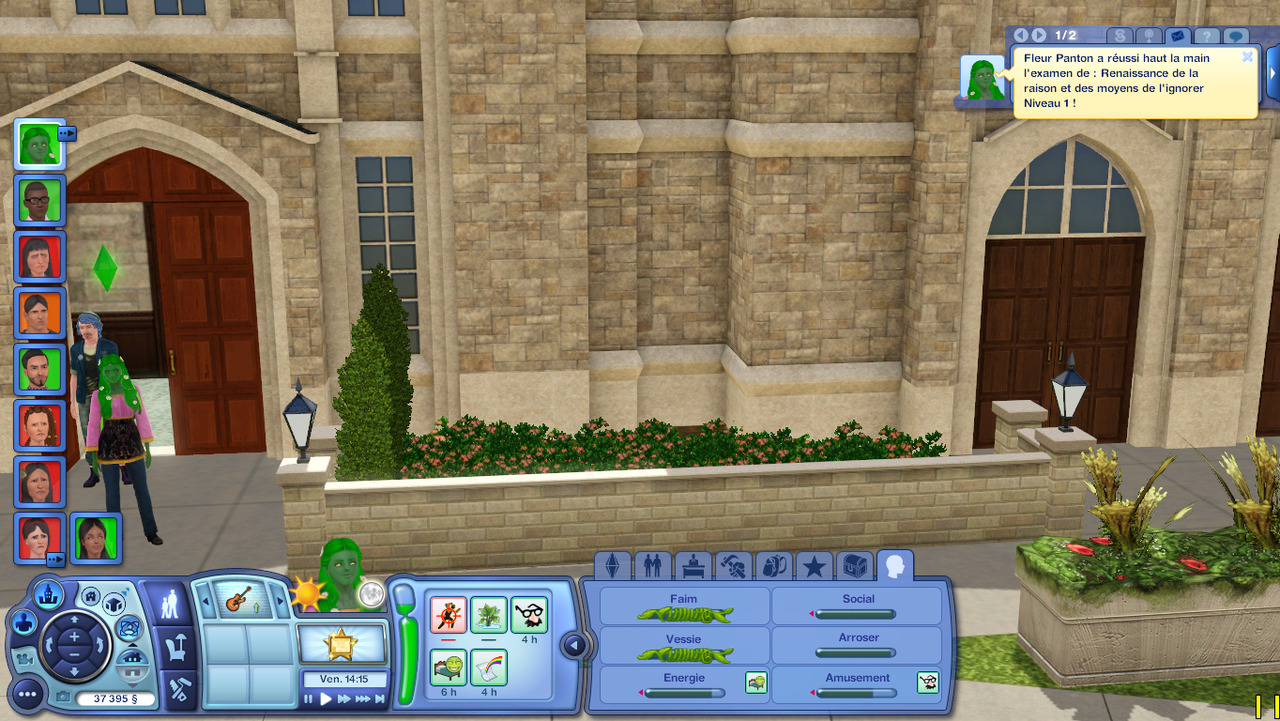This screenshot has width=1280, height=721.
Task: Set game to normal play speed
Action: tap(325, 699)
